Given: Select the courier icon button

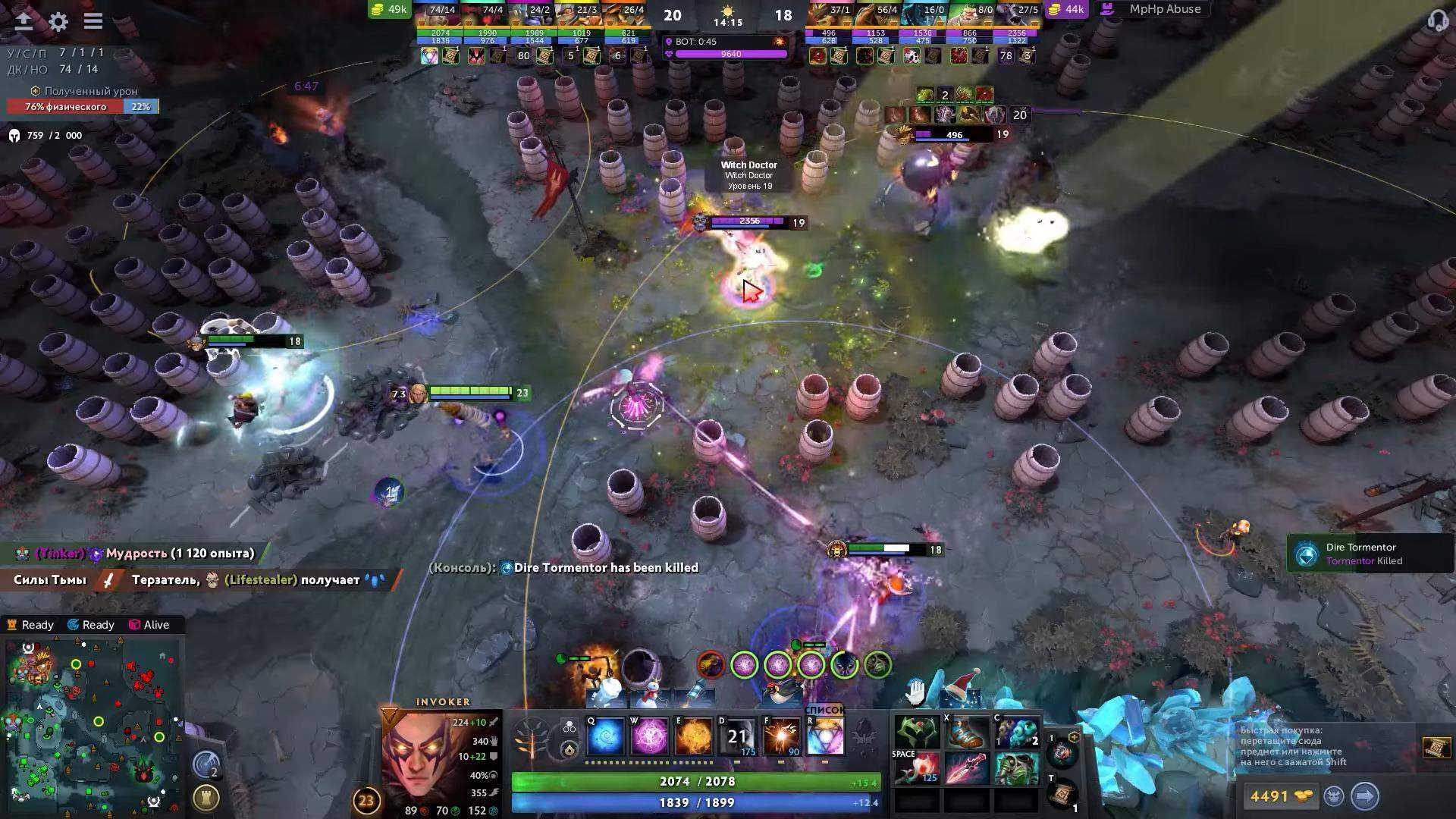Looking at the screenshot, I should point(1334,796).
